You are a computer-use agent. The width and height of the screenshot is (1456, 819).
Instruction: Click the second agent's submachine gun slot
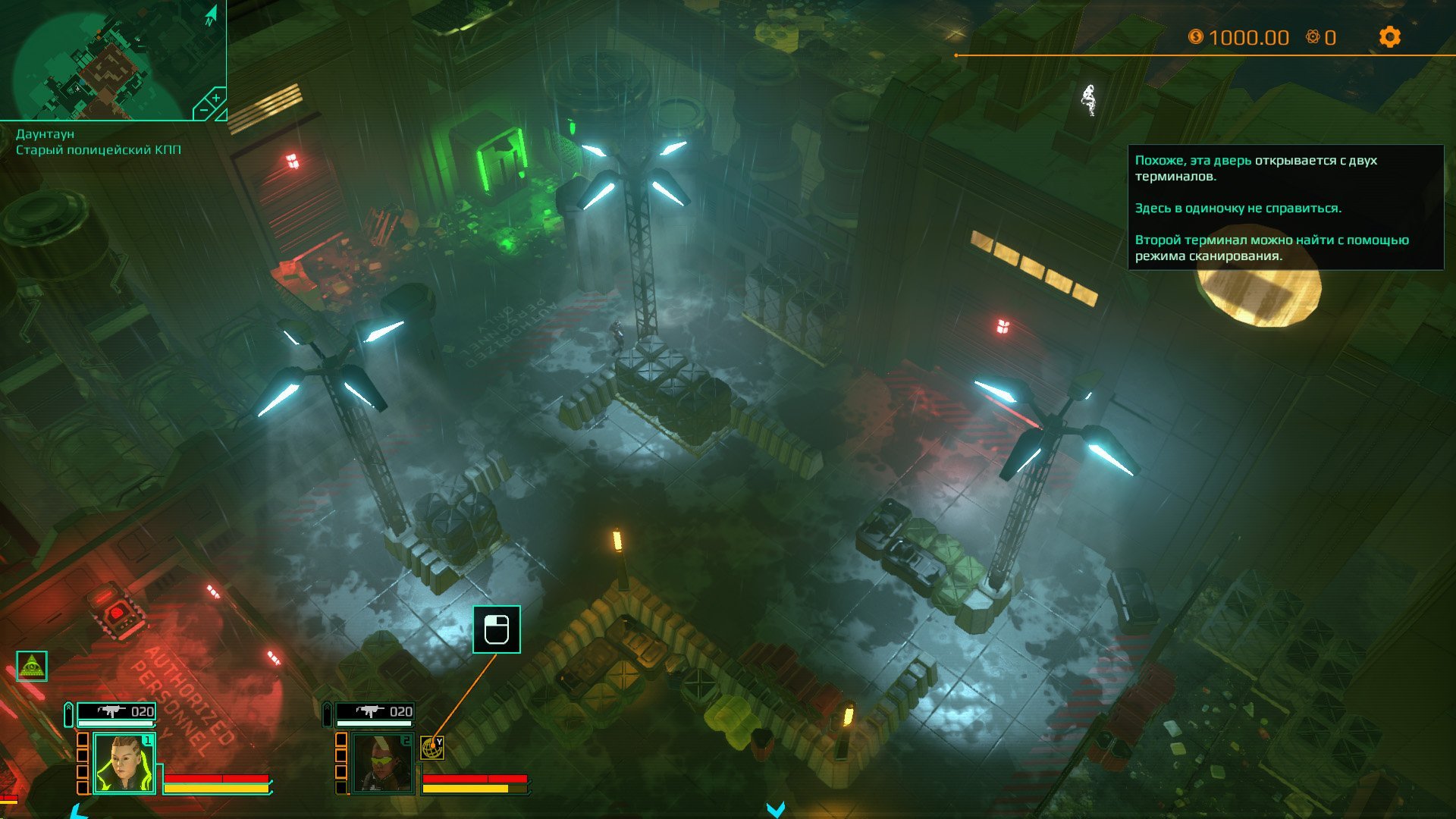point(375,711)
